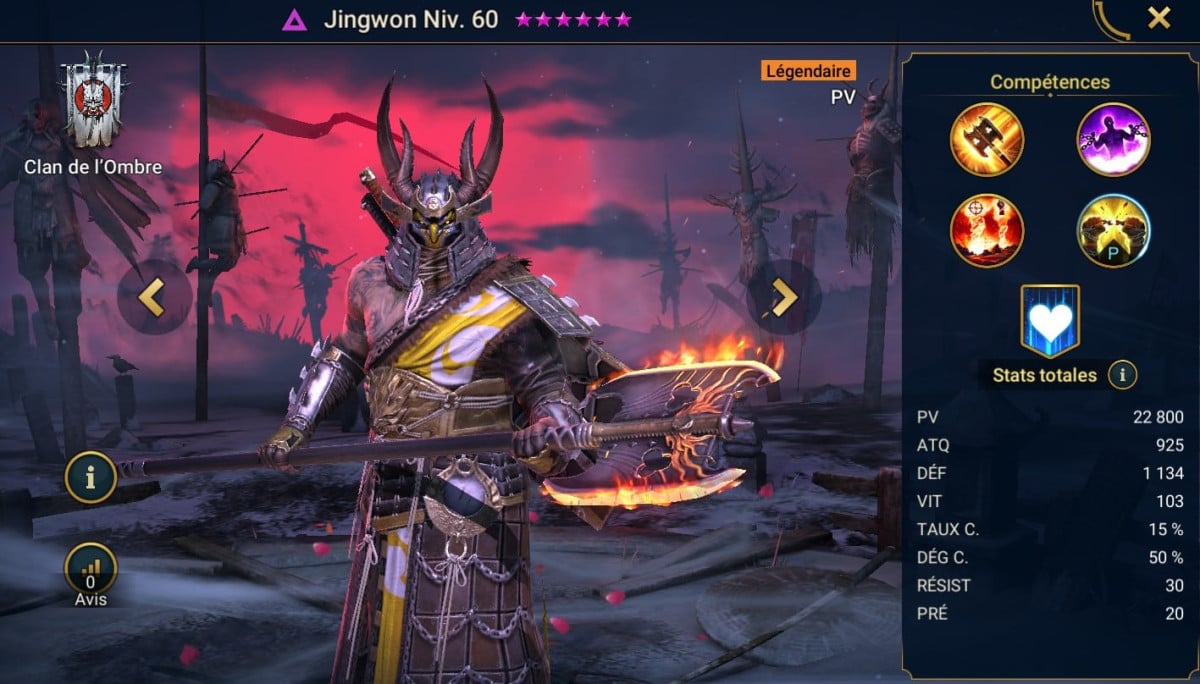Image resolution: width=1200 pixels, height=684 pixels.
Task: Select the passive skill marked P
Action: point(1113,231)
